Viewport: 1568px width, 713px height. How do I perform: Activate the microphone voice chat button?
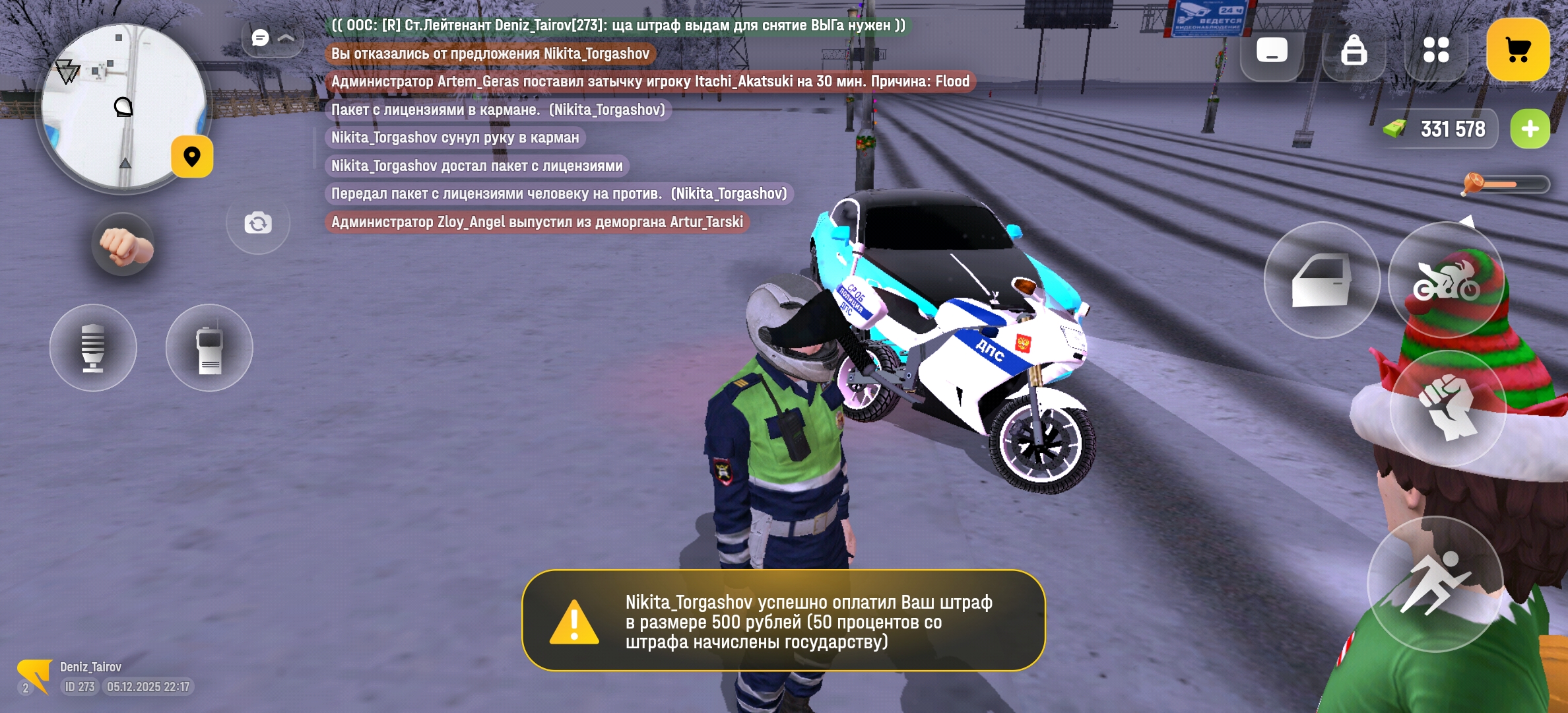[x=93, y=348]
